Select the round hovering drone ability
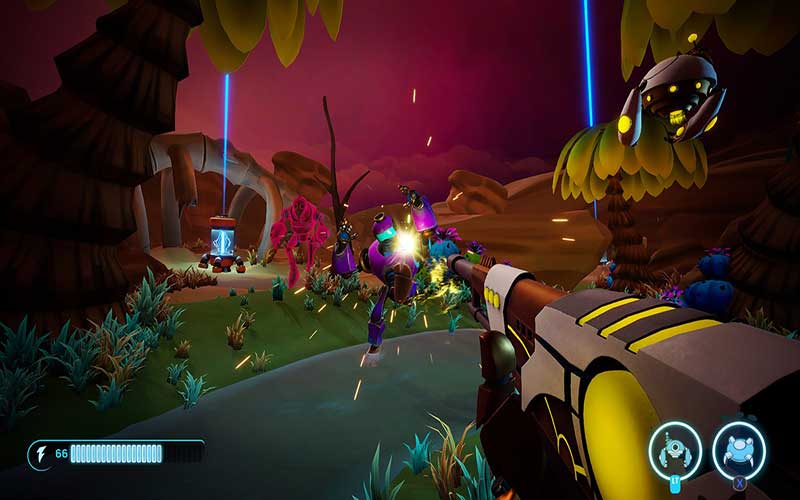This screenshot has width=800, height=500. (739, 450)
